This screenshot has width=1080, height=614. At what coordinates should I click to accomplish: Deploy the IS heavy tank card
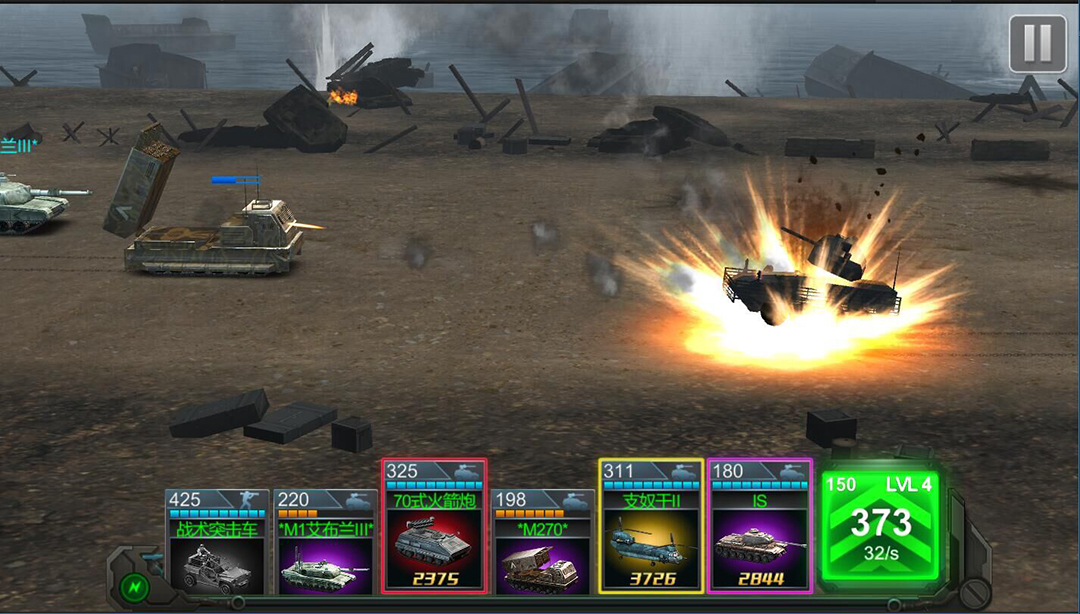(760, 528)
